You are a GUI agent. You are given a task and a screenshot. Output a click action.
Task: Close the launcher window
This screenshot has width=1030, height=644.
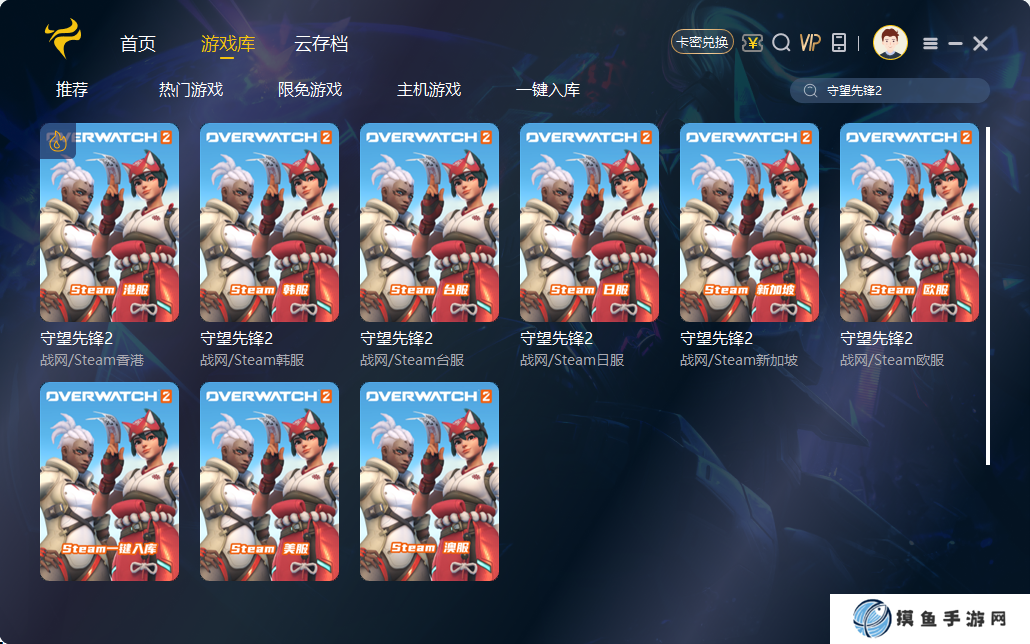click(x=980, y=43)
